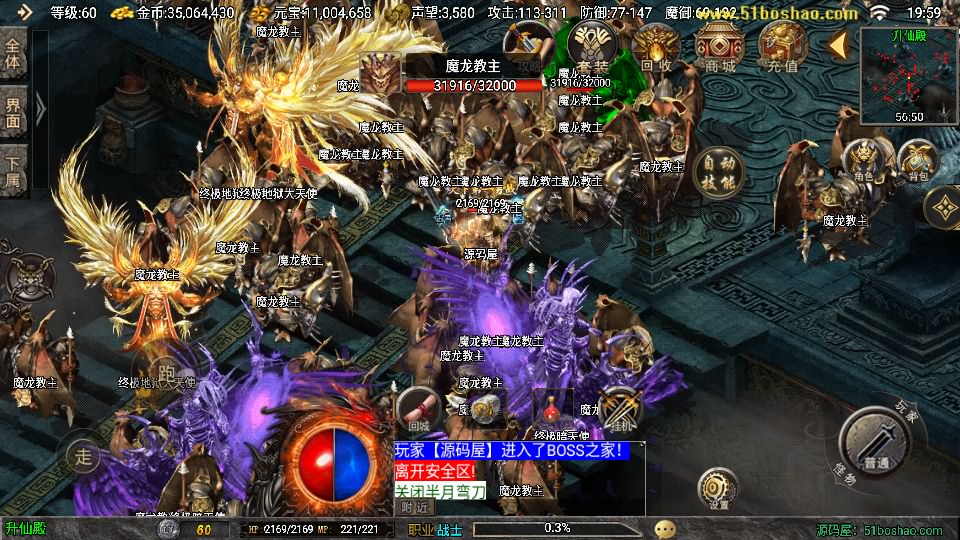Open the 背包 backpack
960x540 pixels.
pos(917,162)
